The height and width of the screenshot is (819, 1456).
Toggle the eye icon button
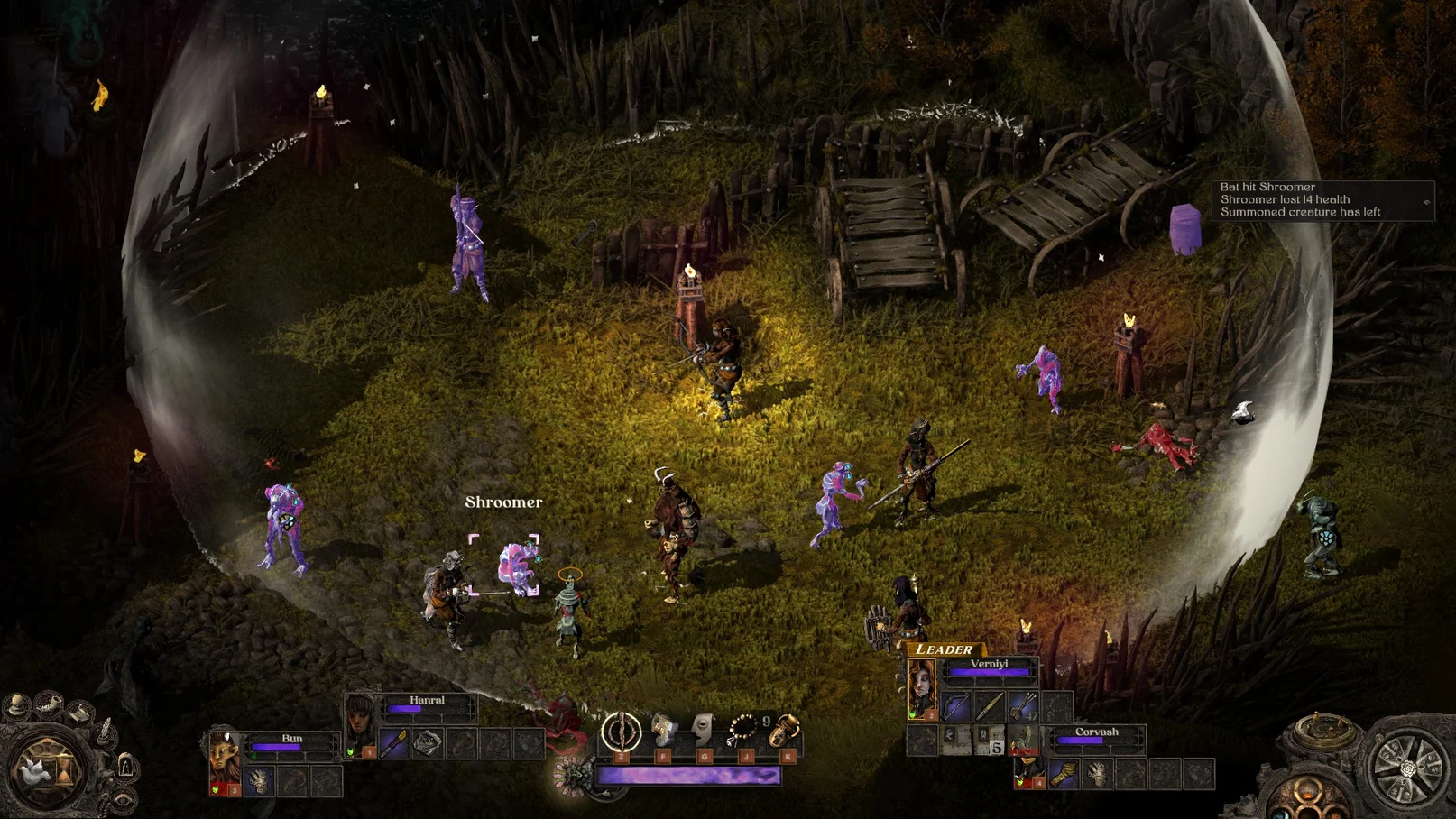[124, 798]
